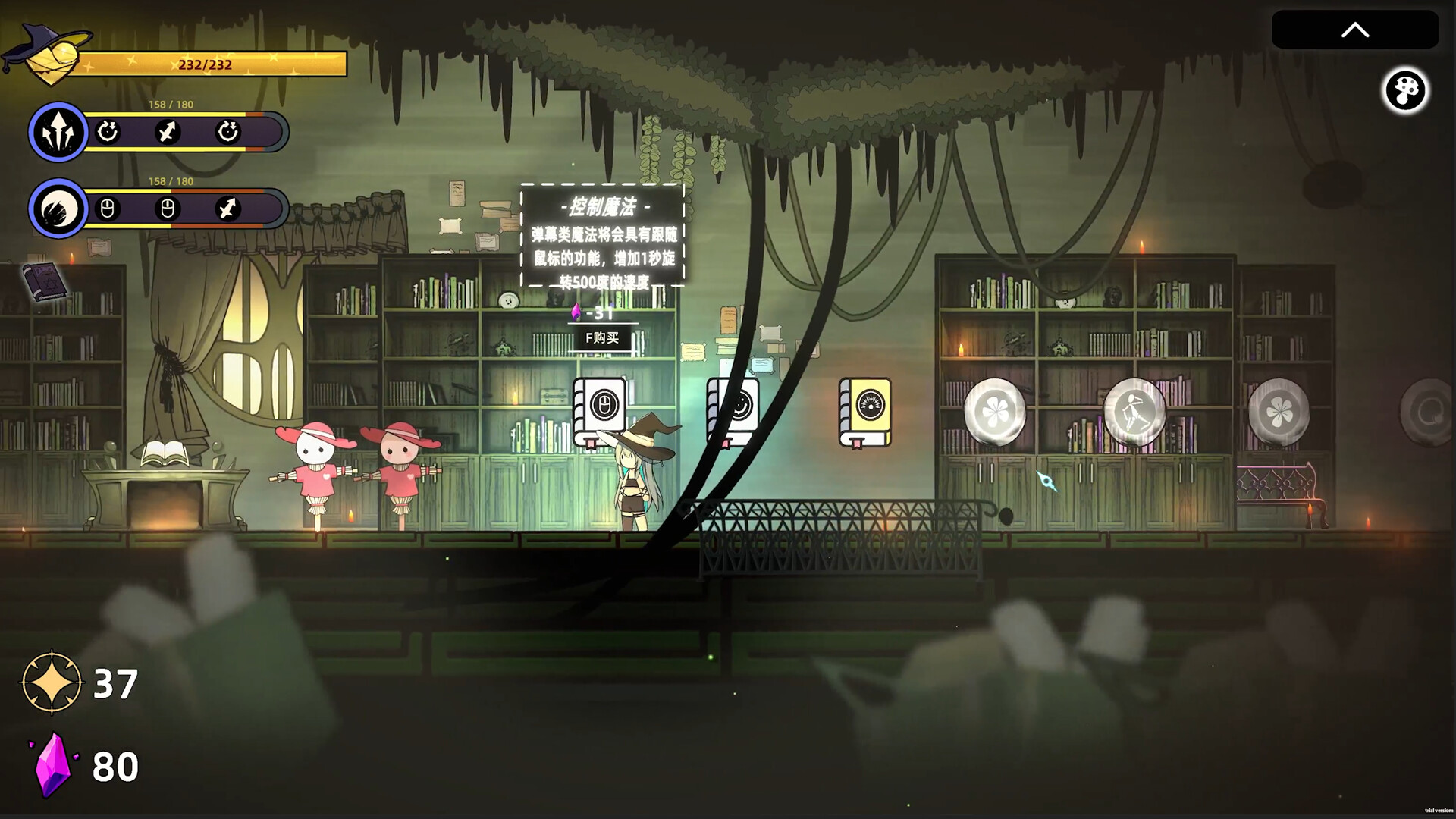Open the palette customization icon at top right
Image resolution: width=1456 pixels, height=819 pixels.
tap(1407, 91)
